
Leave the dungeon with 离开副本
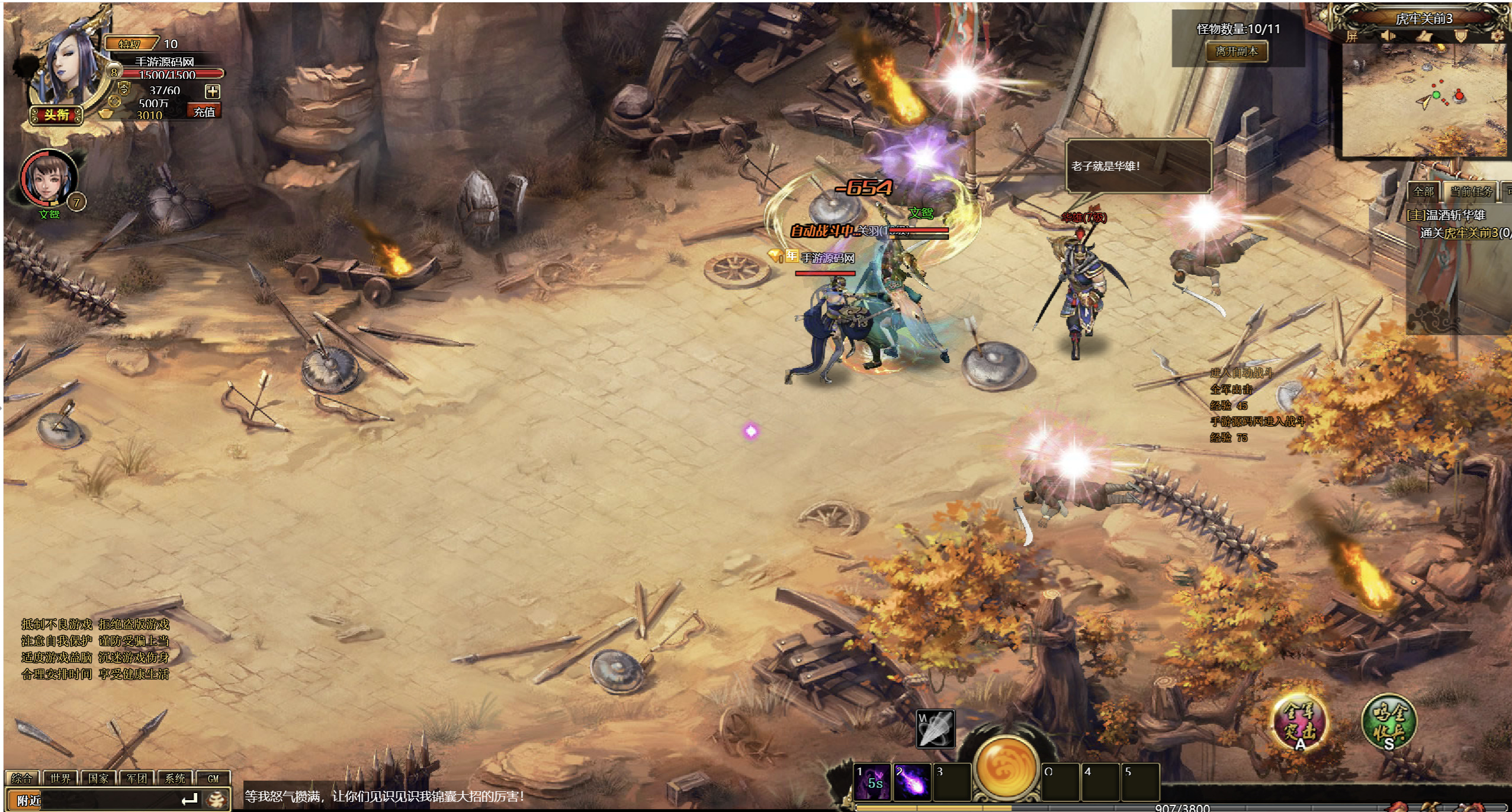pyautogui.click(x=1237, y=52)
